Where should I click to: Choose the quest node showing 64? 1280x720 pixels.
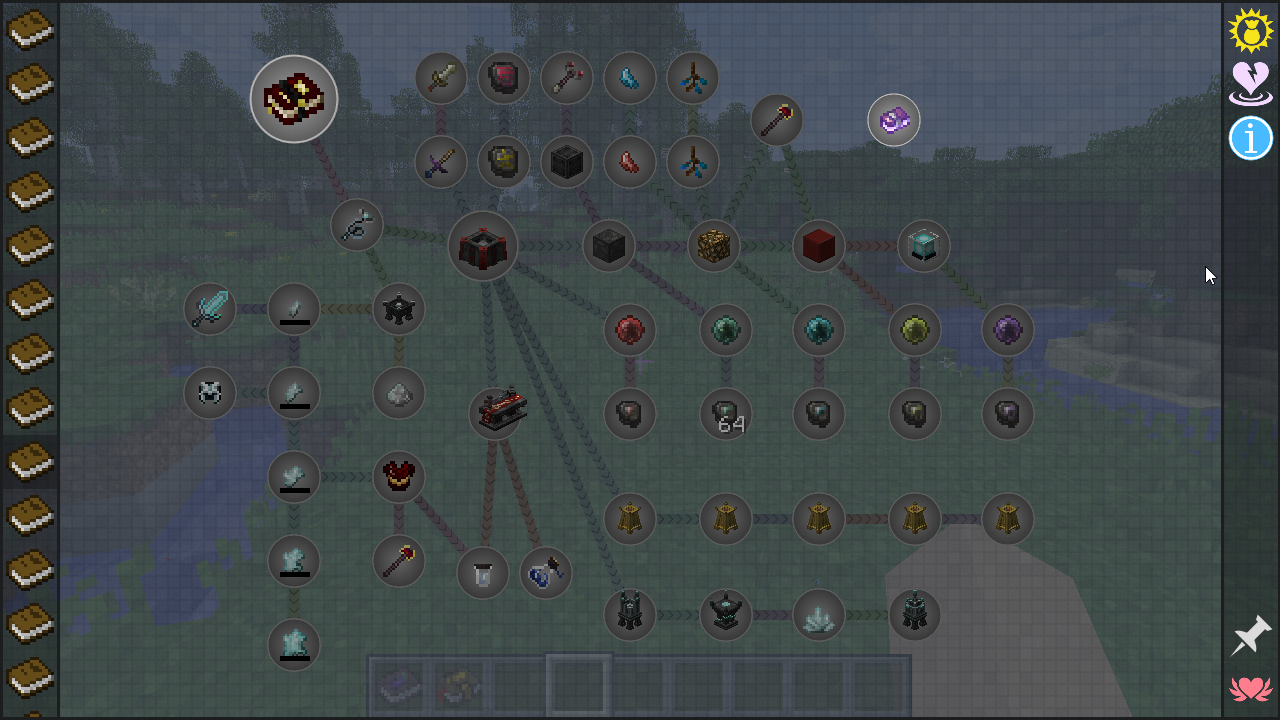[726, 414]
